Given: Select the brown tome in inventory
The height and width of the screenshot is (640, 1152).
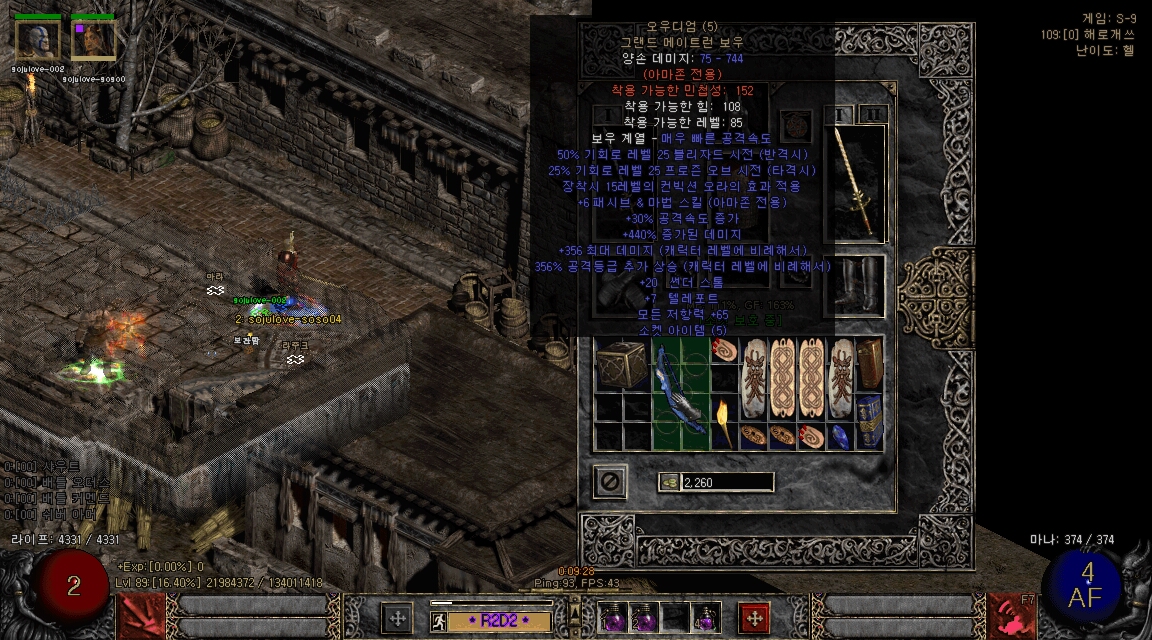Looking at the screenshot, I should (x=869, y=363).
